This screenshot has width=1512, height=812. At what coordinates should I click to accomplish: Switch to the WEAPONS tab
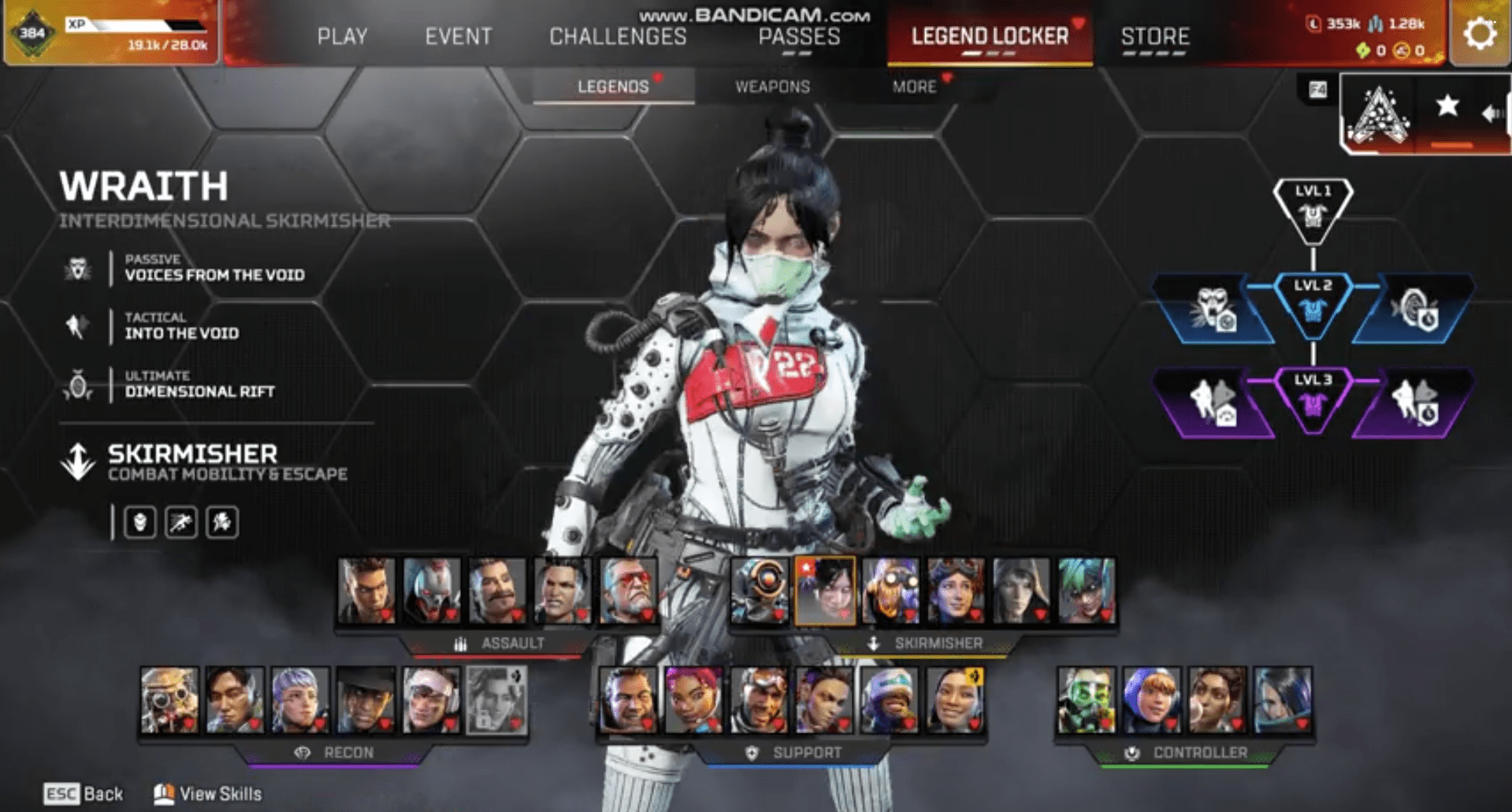pos(773,87)
